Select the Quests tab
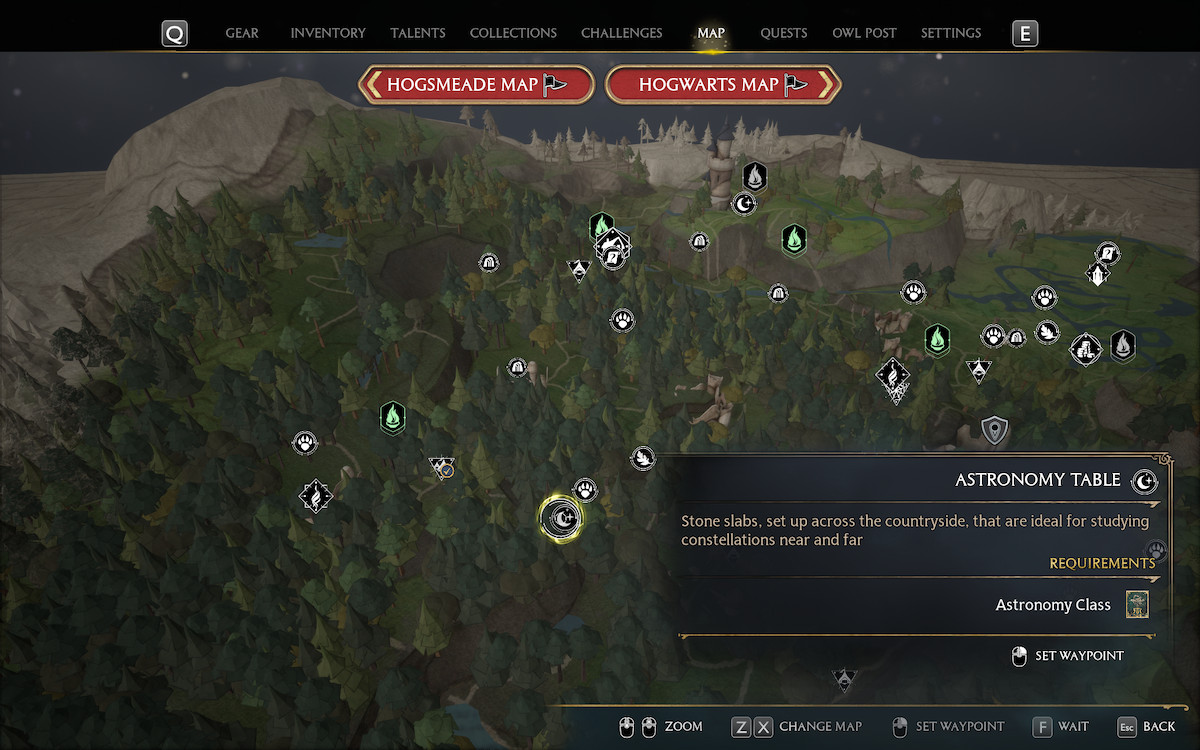1200x750 pixels. tap(783, 33)
